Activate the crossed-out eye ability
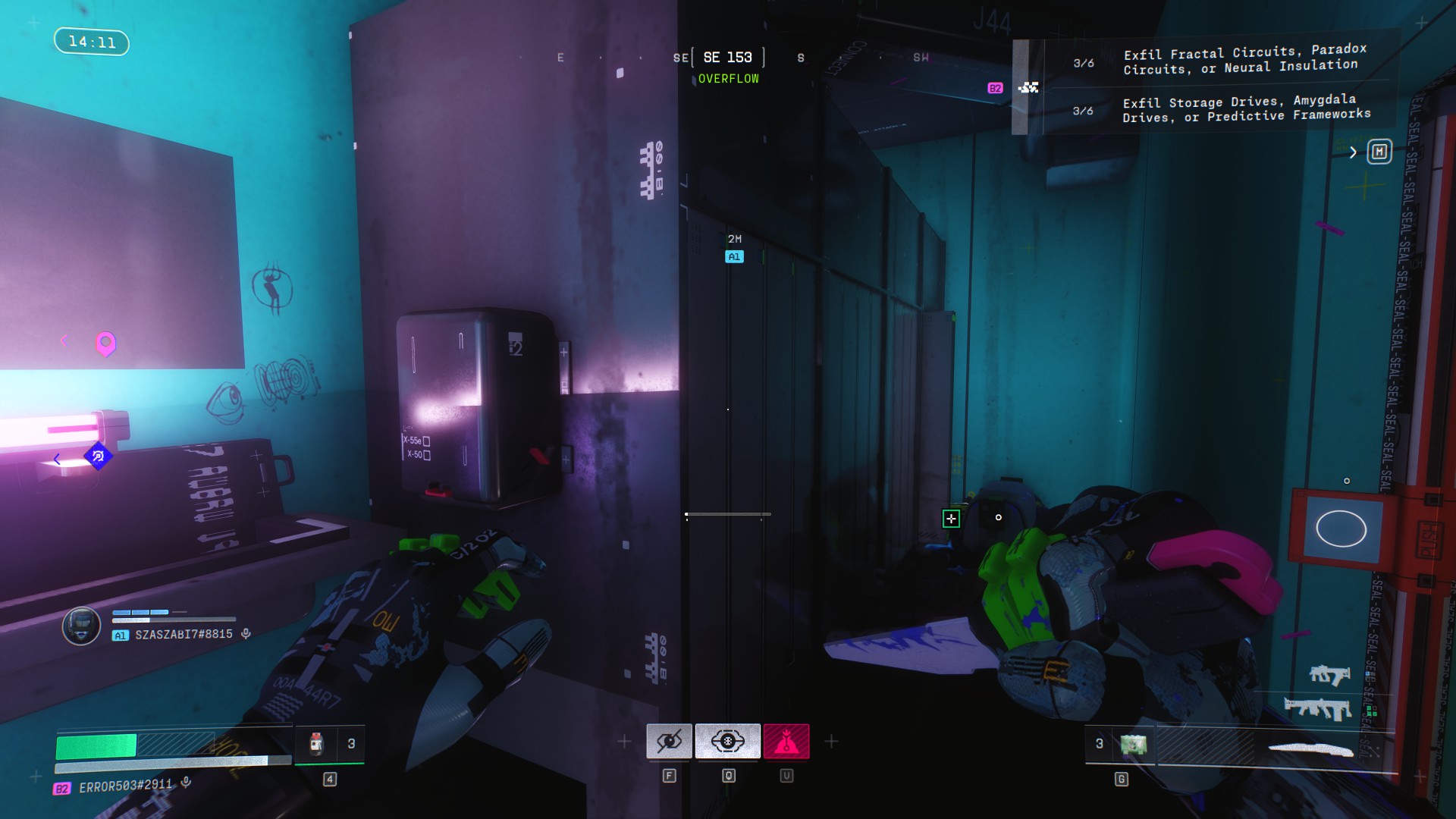The image size is (1456, 819). coord(669,742)
